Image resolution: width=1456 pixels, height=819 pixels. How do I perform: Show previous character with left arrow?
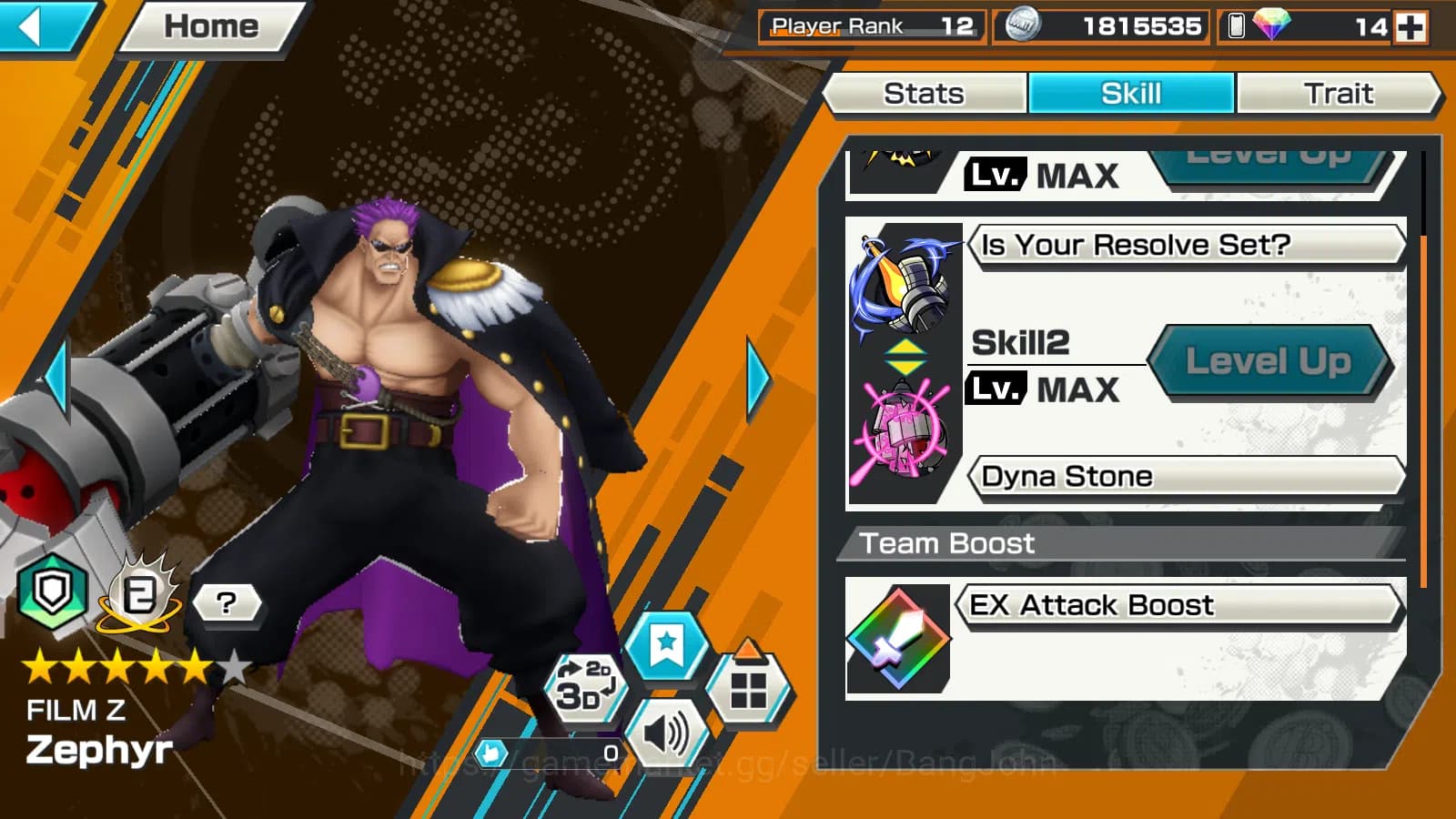point(56,379)
